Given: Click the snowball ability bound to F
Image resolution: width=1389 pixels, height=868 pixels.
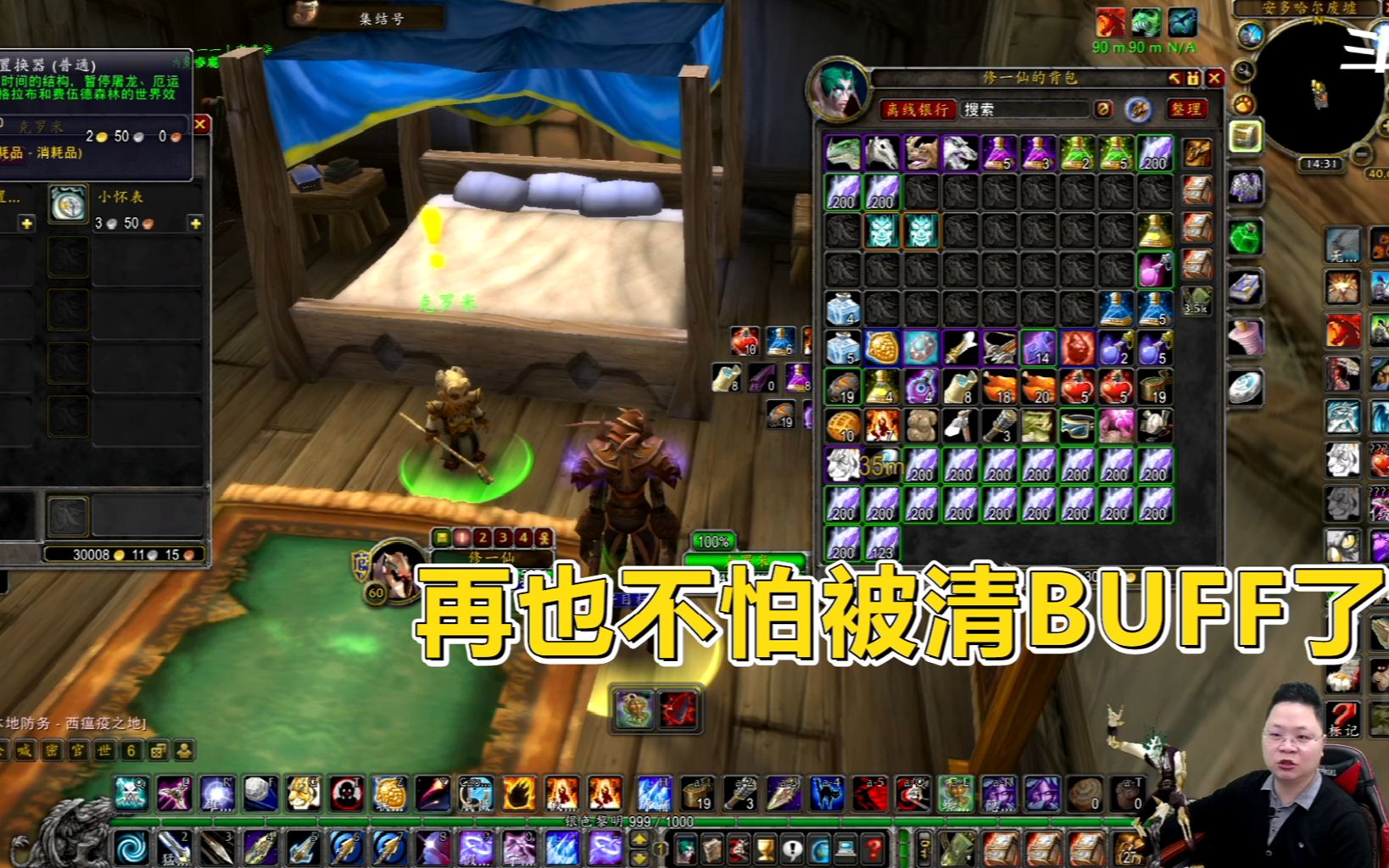Looking at the screenshot, I should (257, 793).
